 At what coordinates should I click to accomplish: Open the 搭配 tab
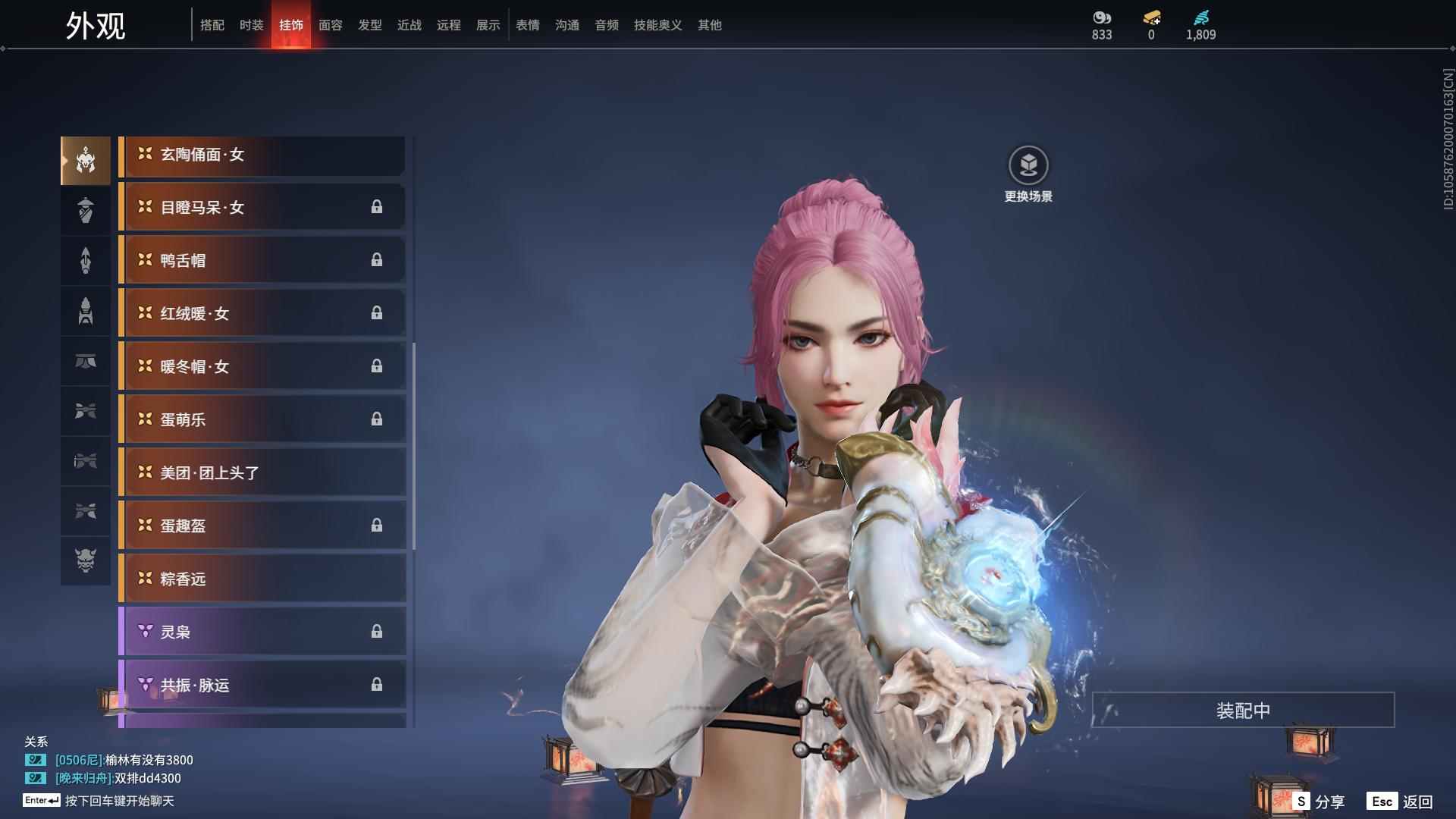212,25
